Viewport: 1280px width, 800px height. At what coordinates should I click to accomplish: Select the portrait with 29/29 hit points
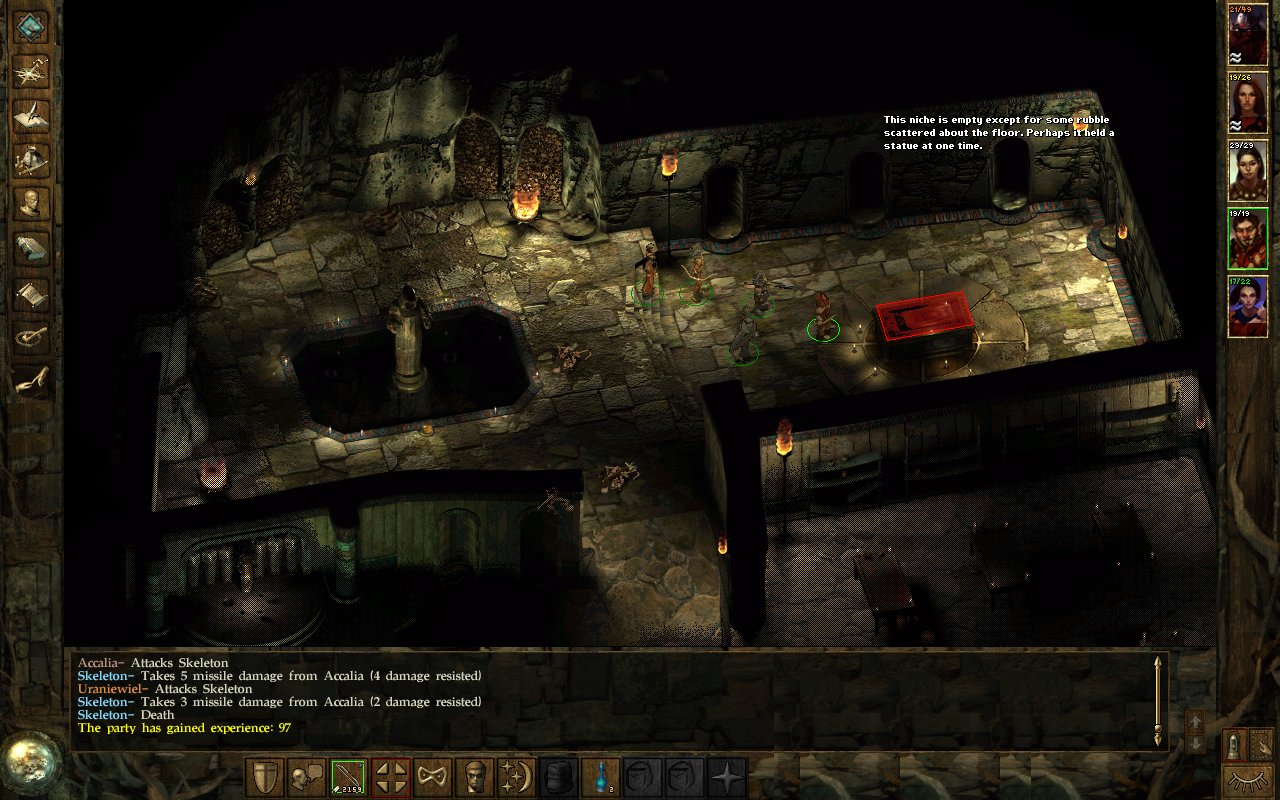click(x=1247, y=170)
